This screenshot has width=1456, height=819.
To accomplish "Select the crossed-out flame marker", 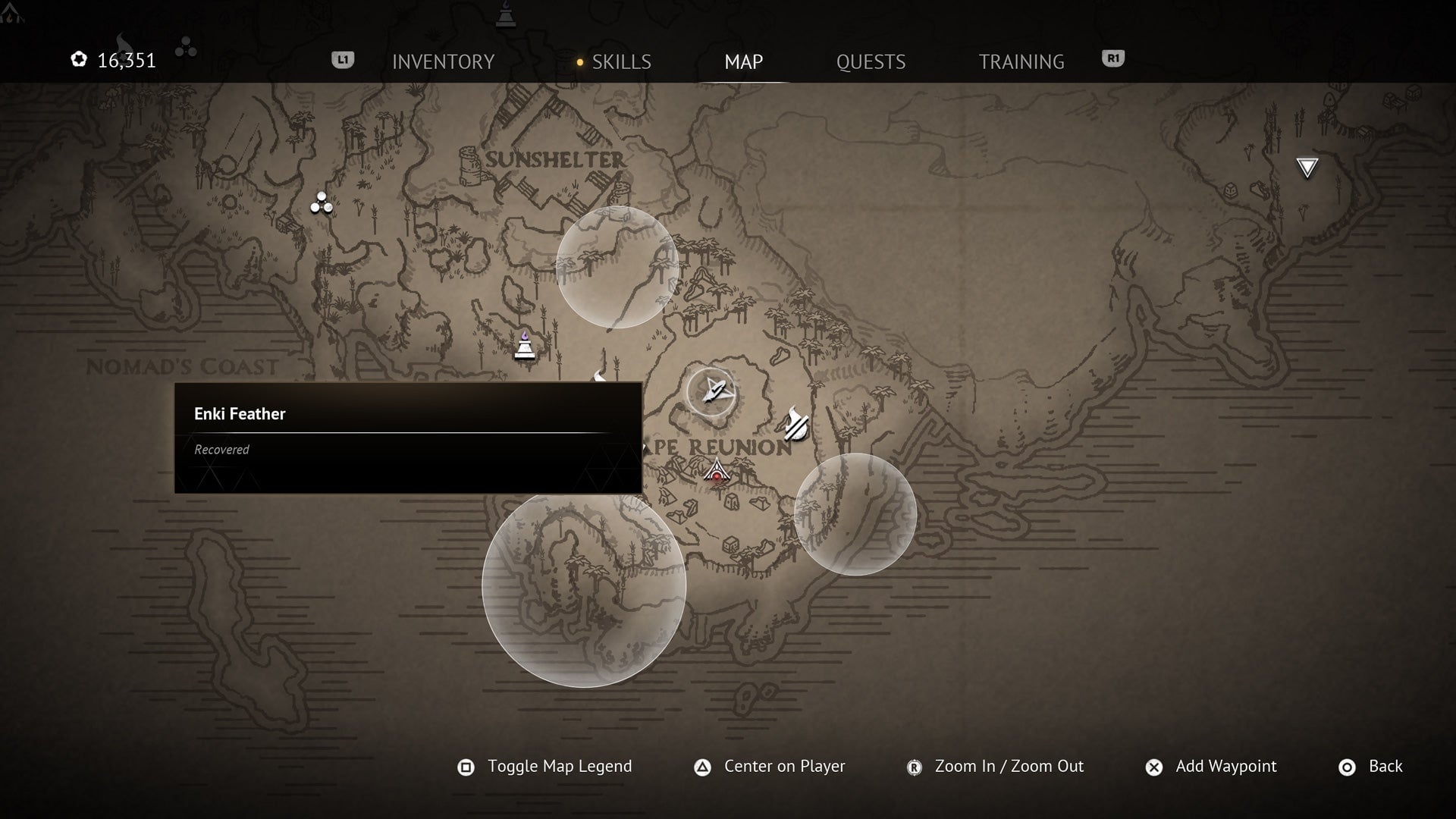I will [x=795, y=423].
